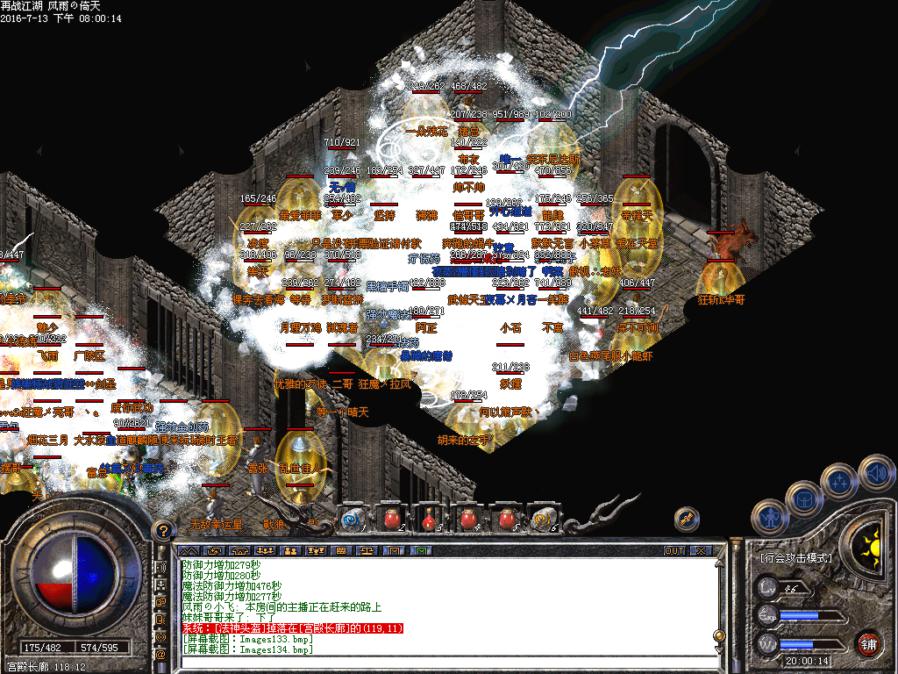Use the red potion in belt slot 4
The image size is (898, 674).
pyautogui.click(x=467, y=518)
